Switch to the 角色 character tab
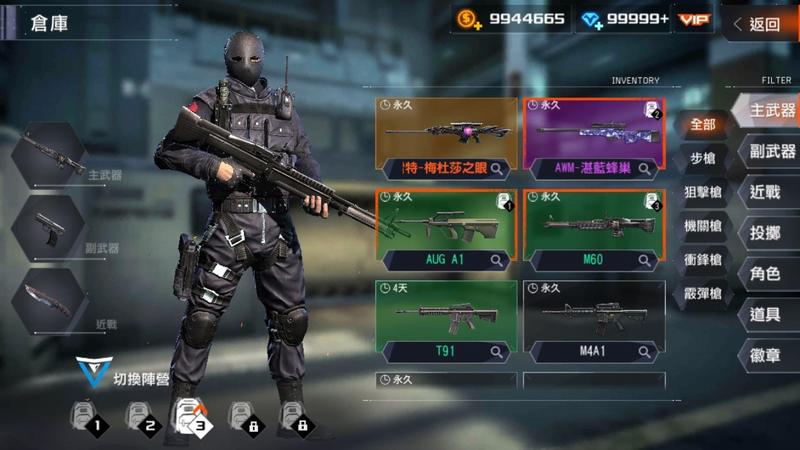Screen dimensions: 800x450 pos(766,273)
